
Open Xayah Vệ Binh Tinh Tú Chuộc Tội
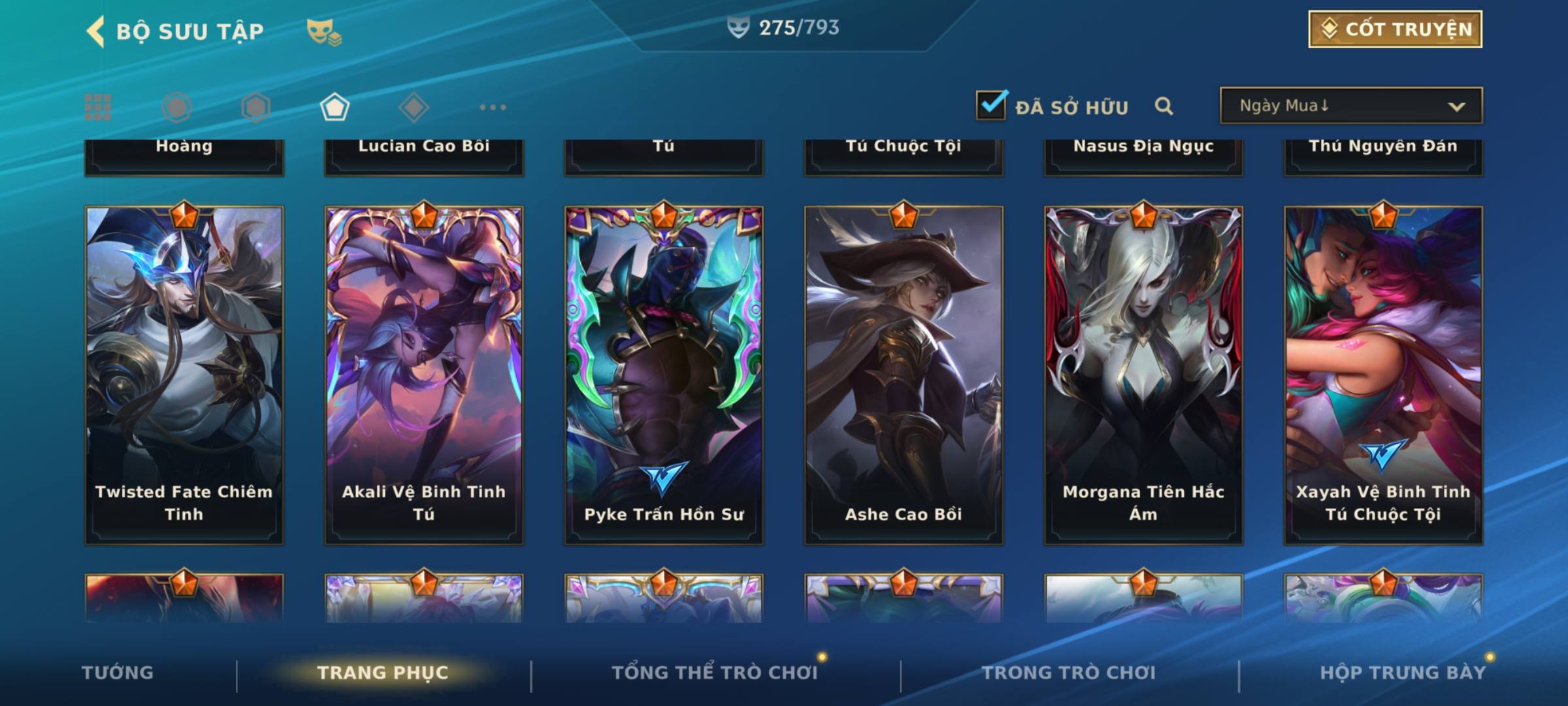pos(1383,375)
